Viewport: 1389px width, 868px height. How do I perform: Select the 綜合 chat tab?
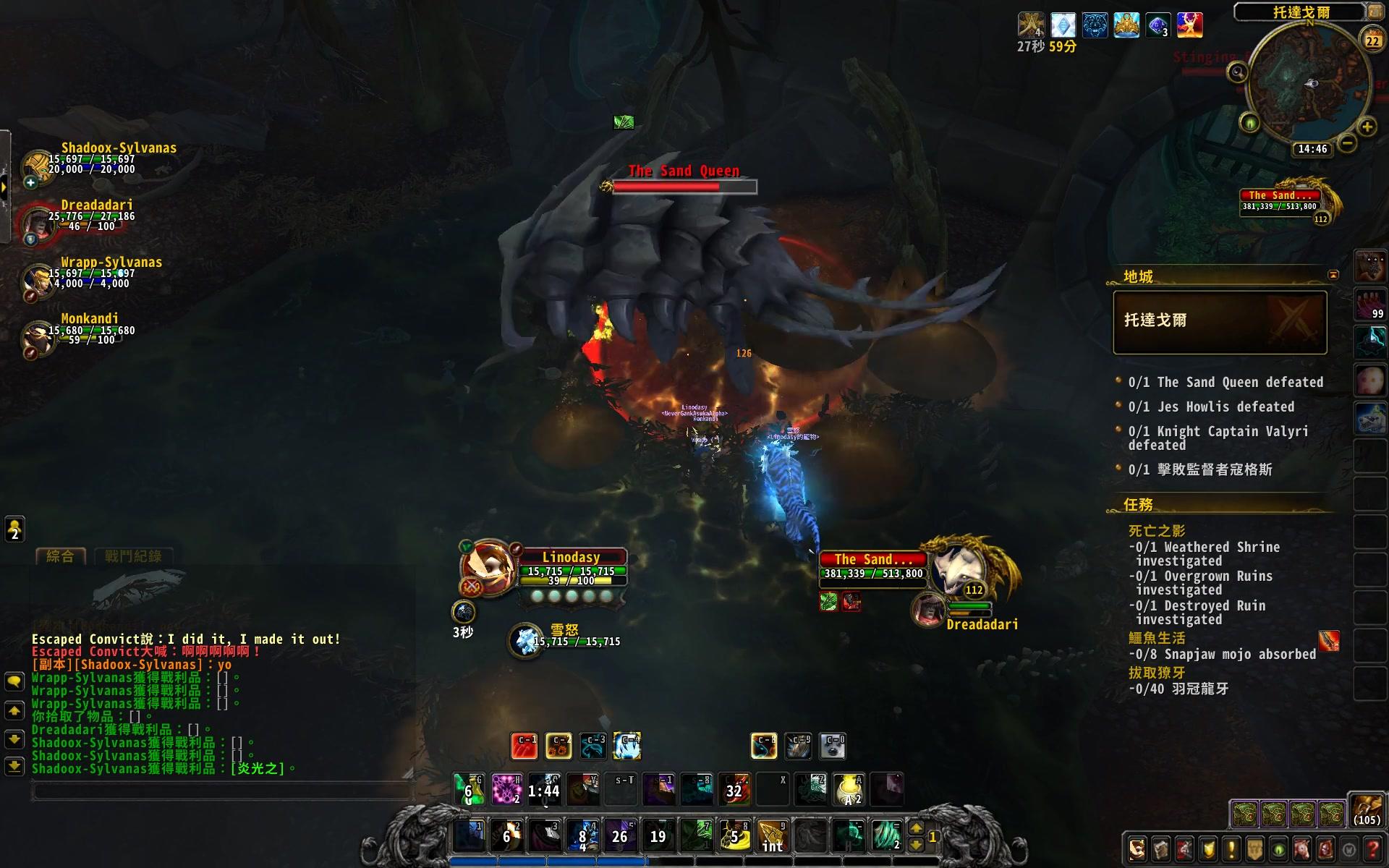pos(61,556)
